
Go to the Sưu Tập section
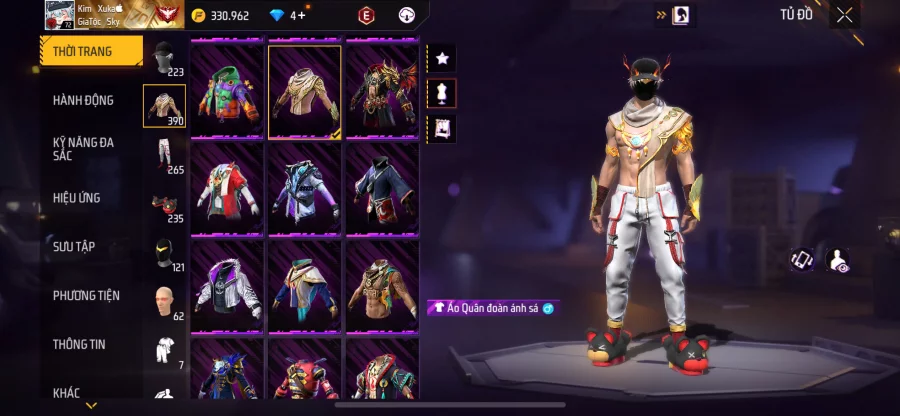[74, 246]
